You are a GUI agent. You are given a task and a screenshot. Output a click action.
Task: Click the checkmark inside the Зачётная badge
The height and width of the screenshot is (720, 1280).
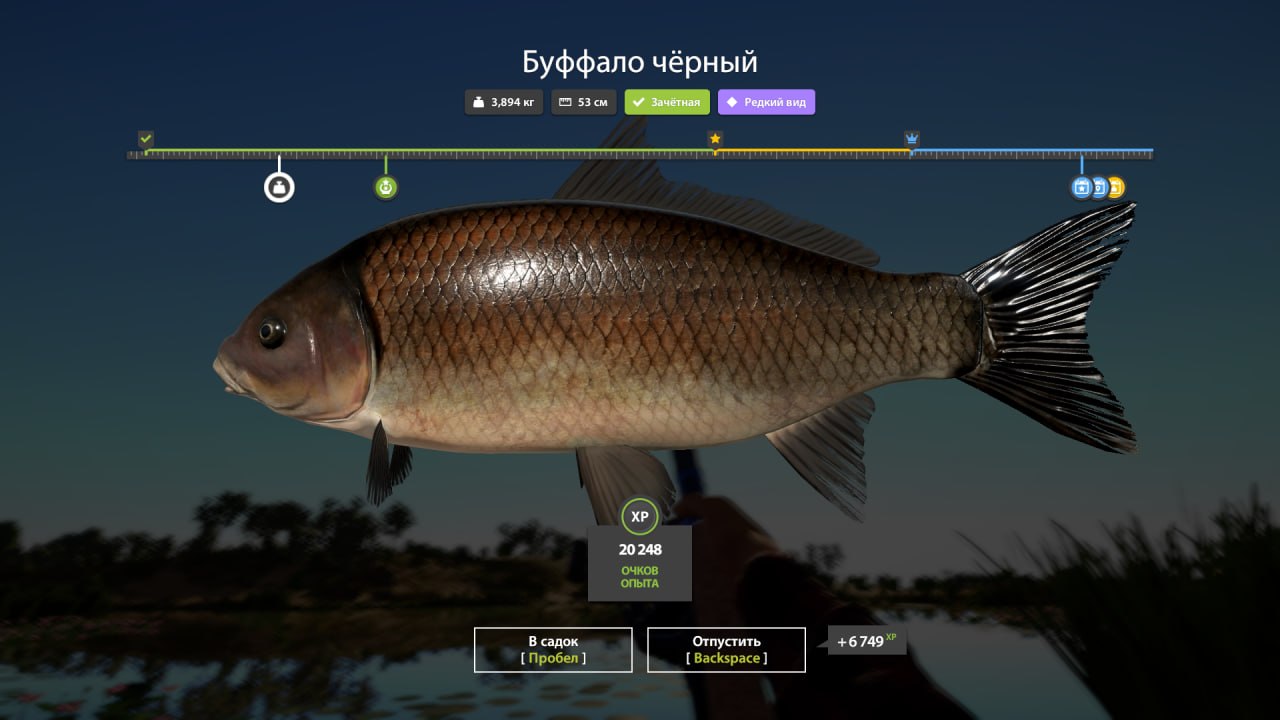(x=639, y=101)
